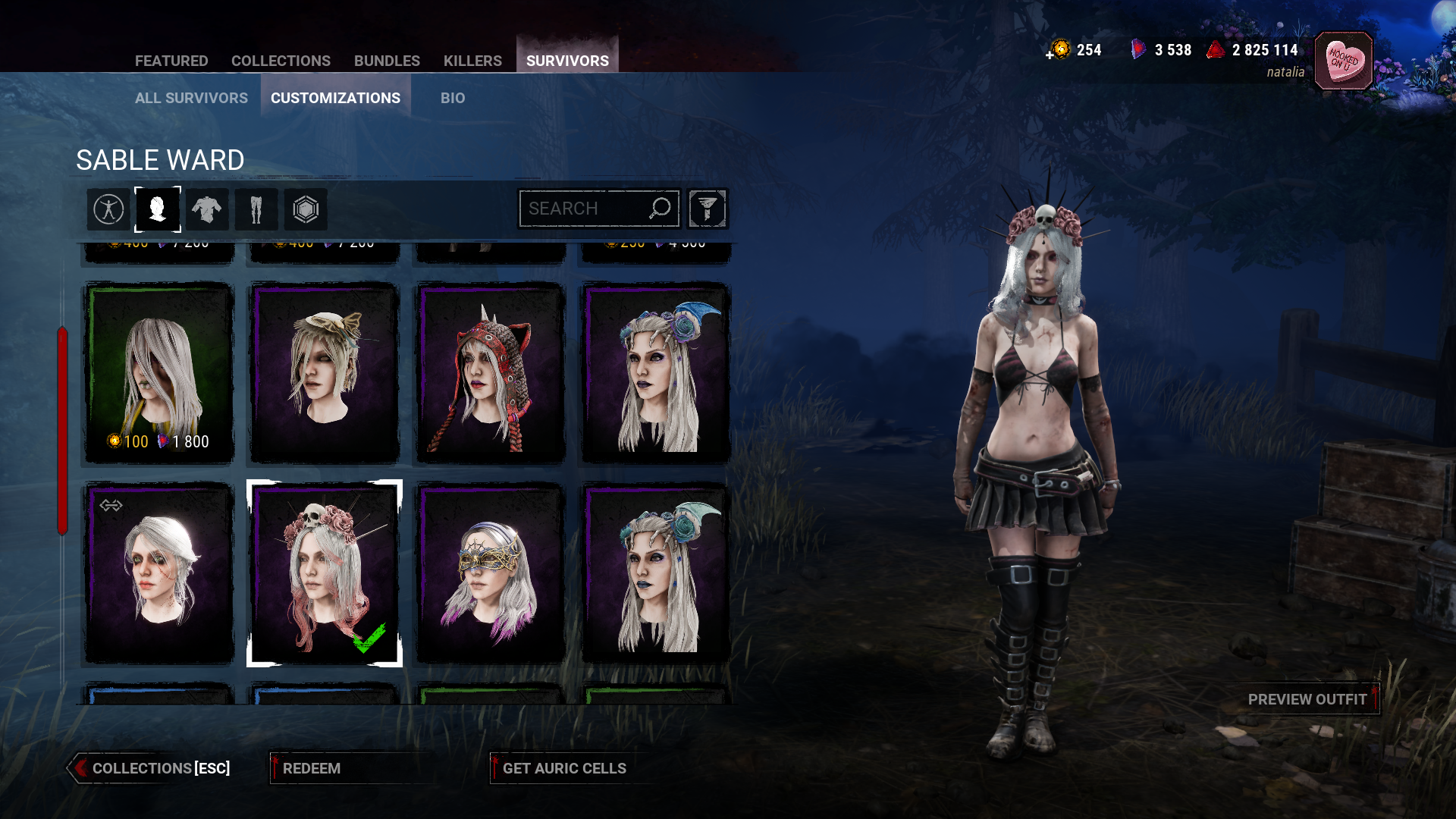Switch to the KILLERS tab
1456x819 pixels.
(x=473, y=61)
